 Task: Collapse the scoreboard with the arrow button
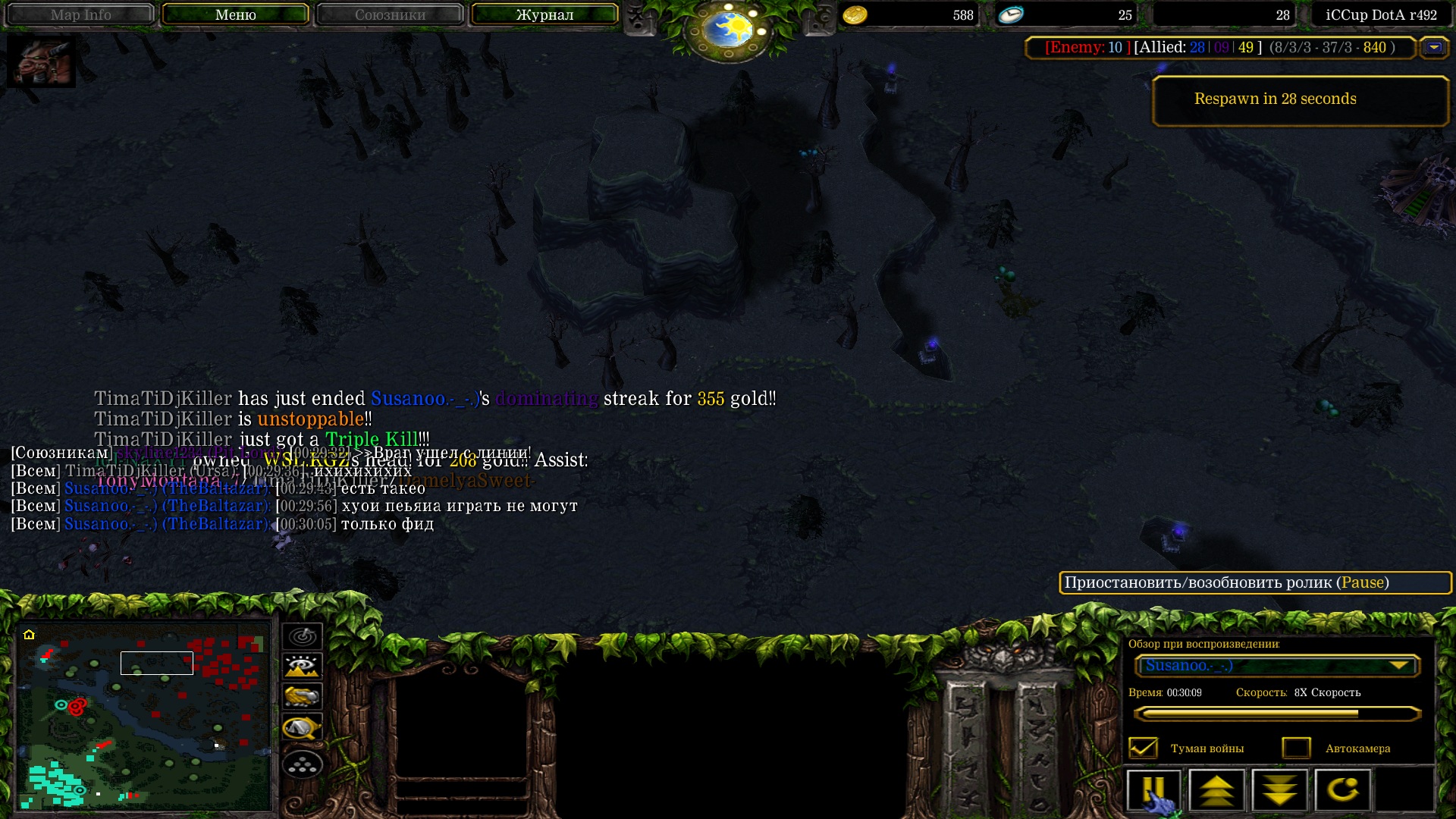(1433, 48)
